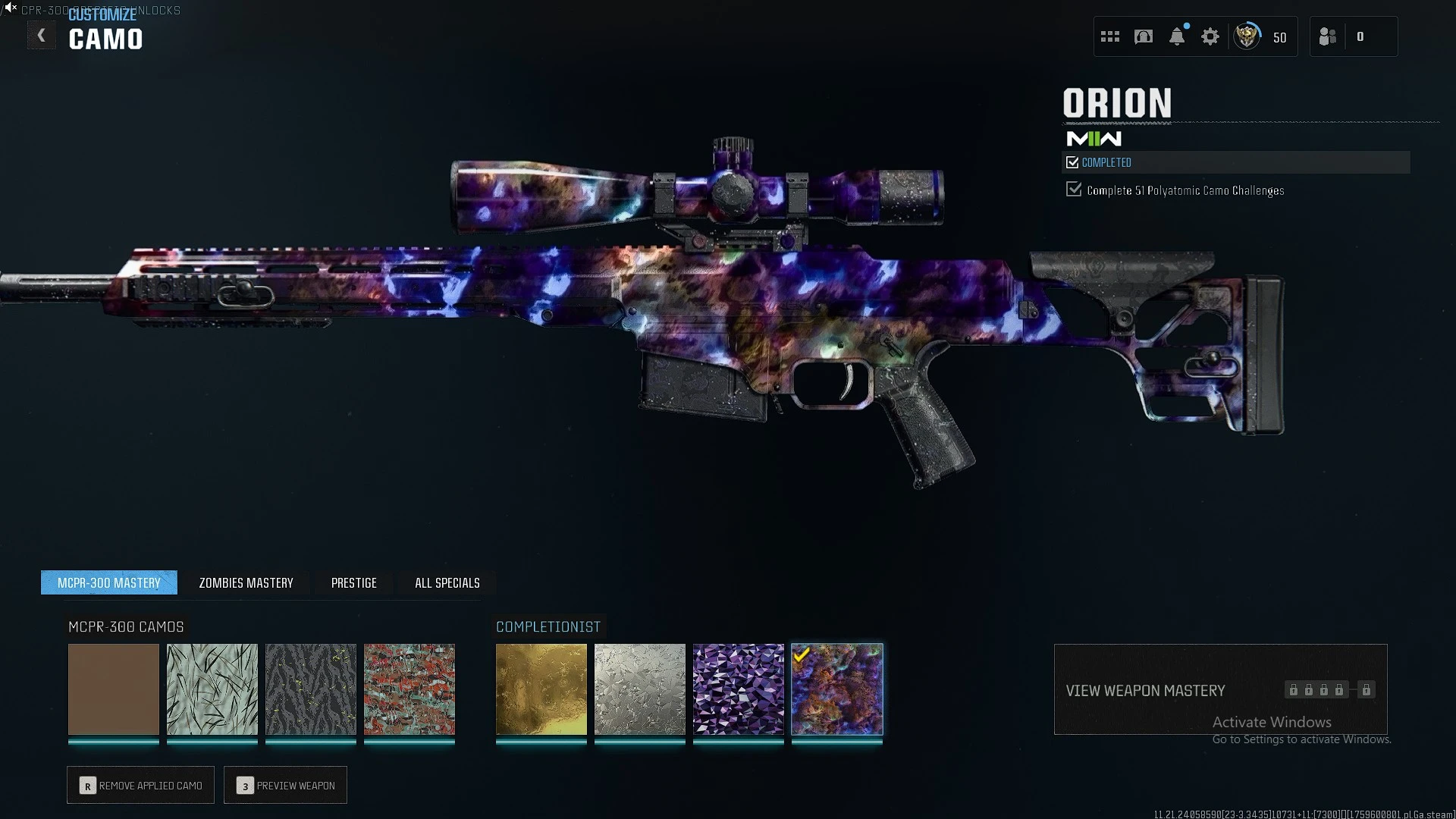Open the settings gear icon
1456x819 pixels.
point(1210,36)
